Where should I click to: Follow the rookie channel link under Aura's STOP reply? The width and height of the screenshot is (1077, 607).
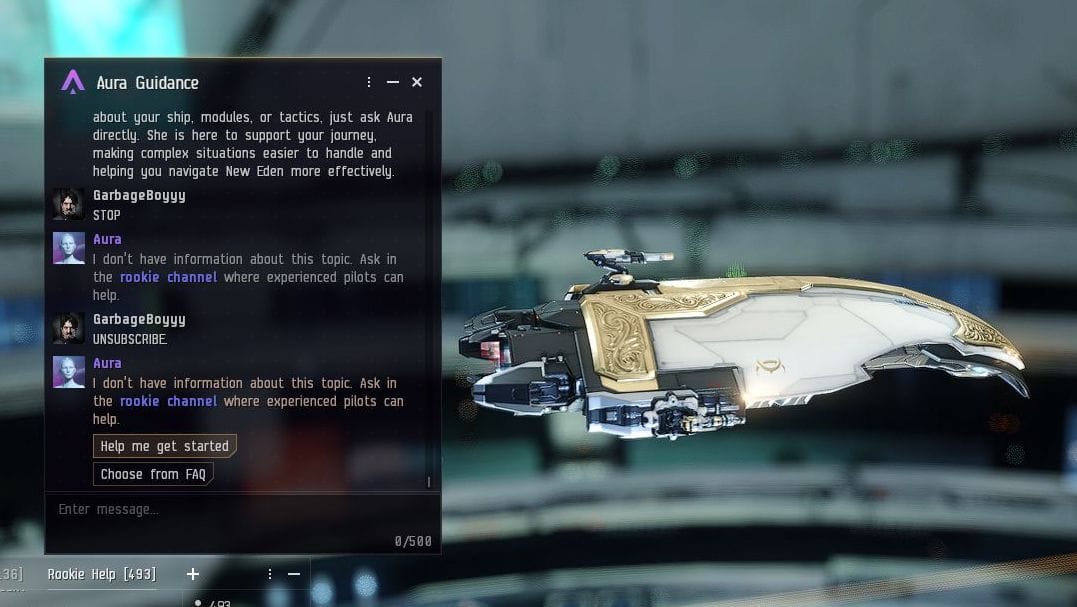tap(168, 277)
